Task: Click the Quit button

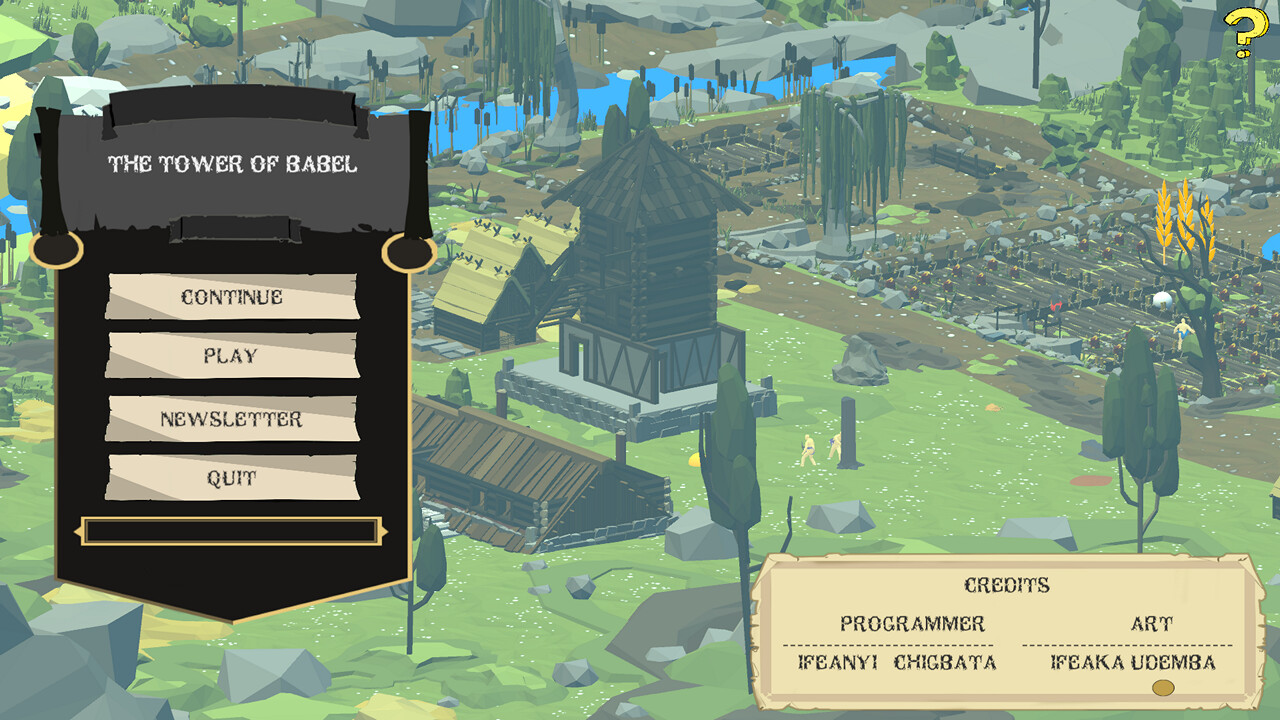Action: pyautogui.click(x=232, y=478)
